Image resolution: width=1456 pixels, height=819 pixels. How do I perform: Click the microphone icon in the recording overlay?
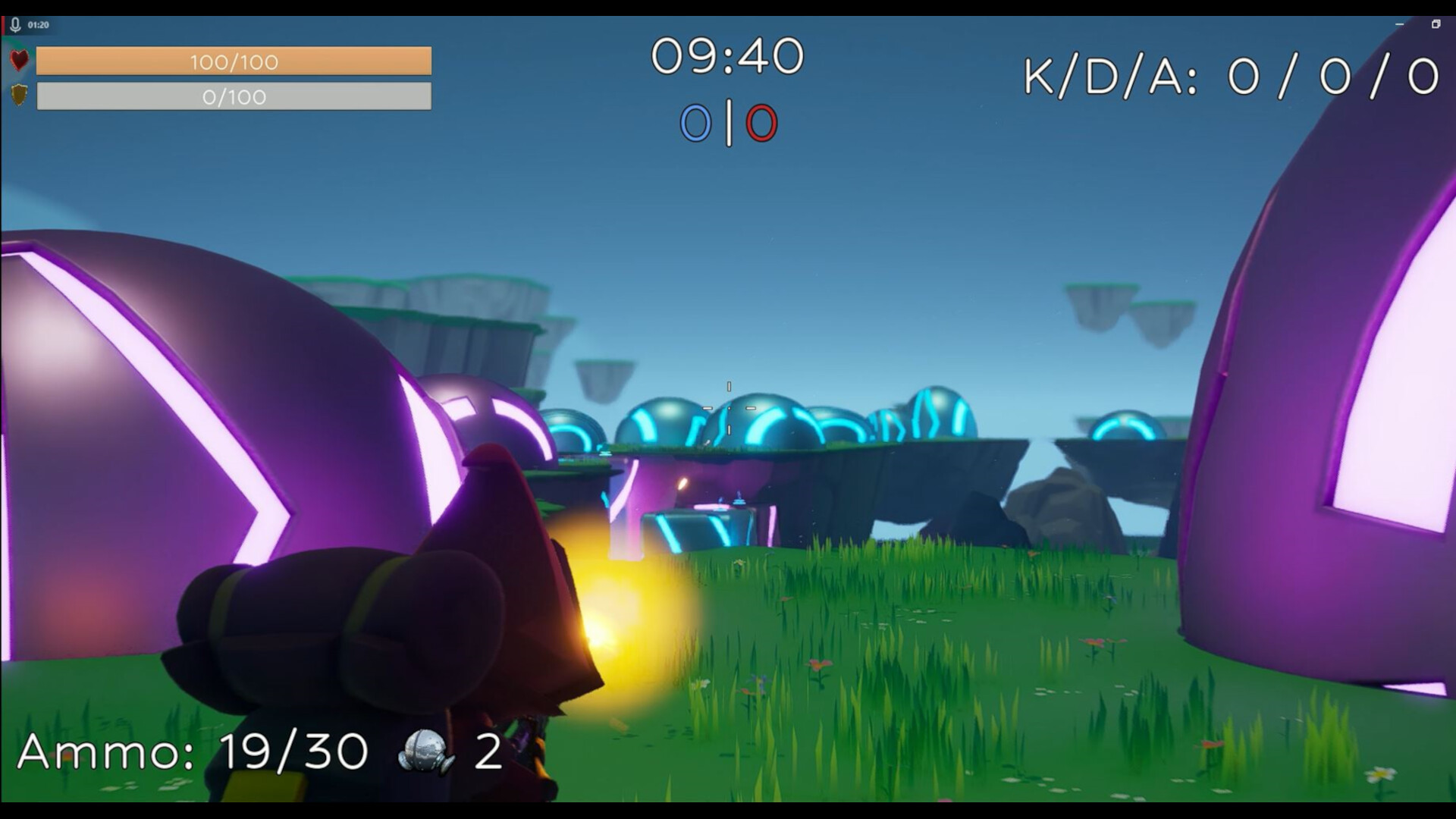pyautogui.click(x=14, y=25)
